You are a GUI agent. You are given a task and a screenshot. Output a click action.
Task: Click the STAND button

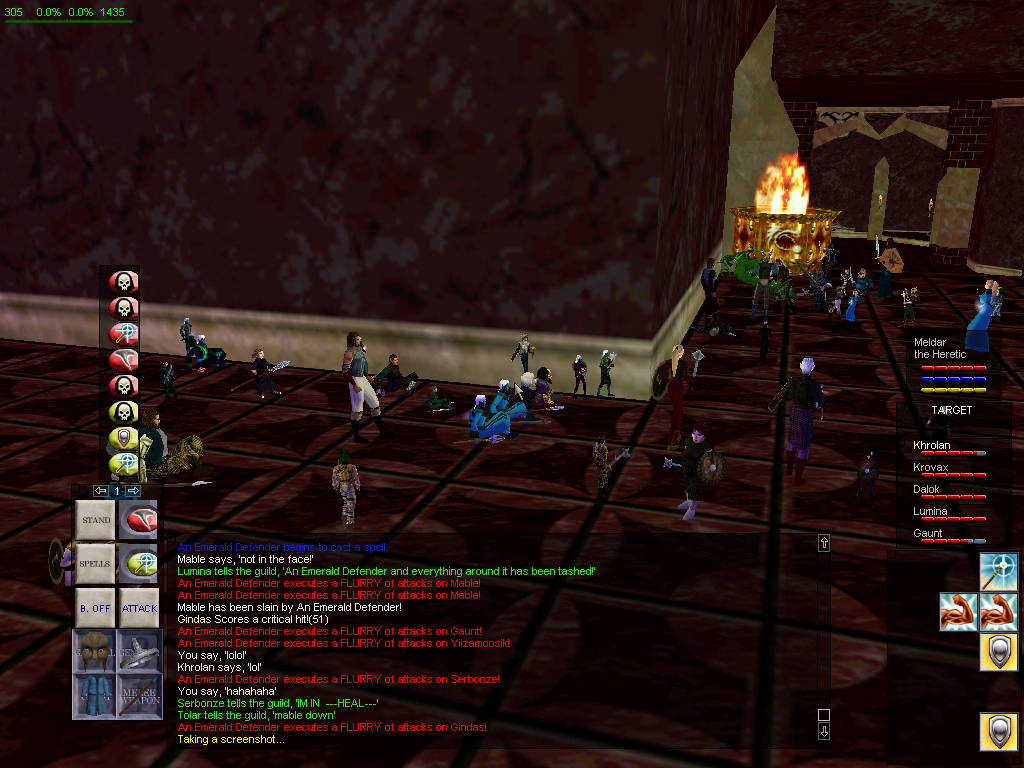(x=96, y=520)
